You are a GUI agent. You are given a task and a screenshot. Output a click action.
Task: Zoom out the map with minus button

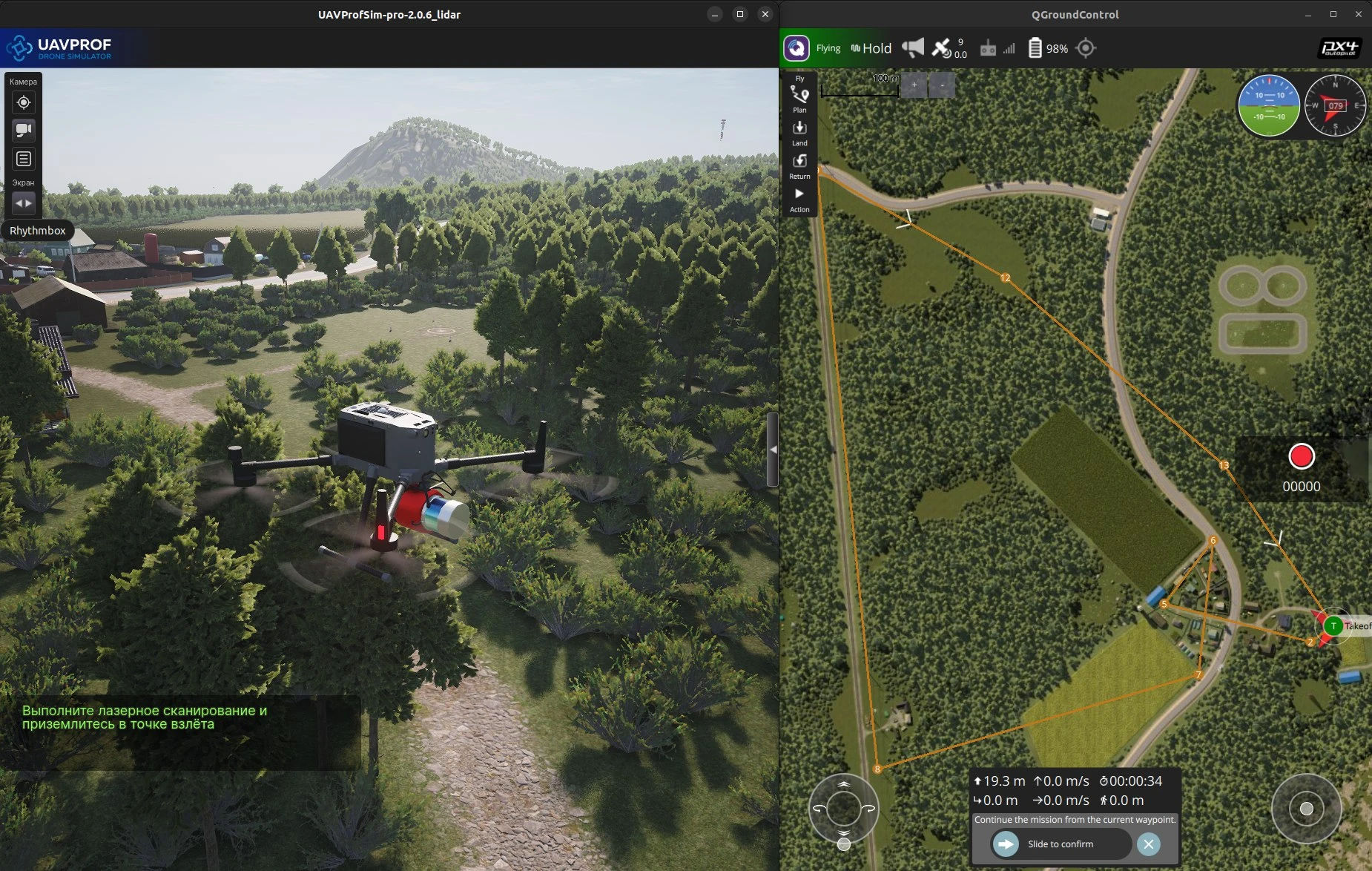tap(942, 85)
